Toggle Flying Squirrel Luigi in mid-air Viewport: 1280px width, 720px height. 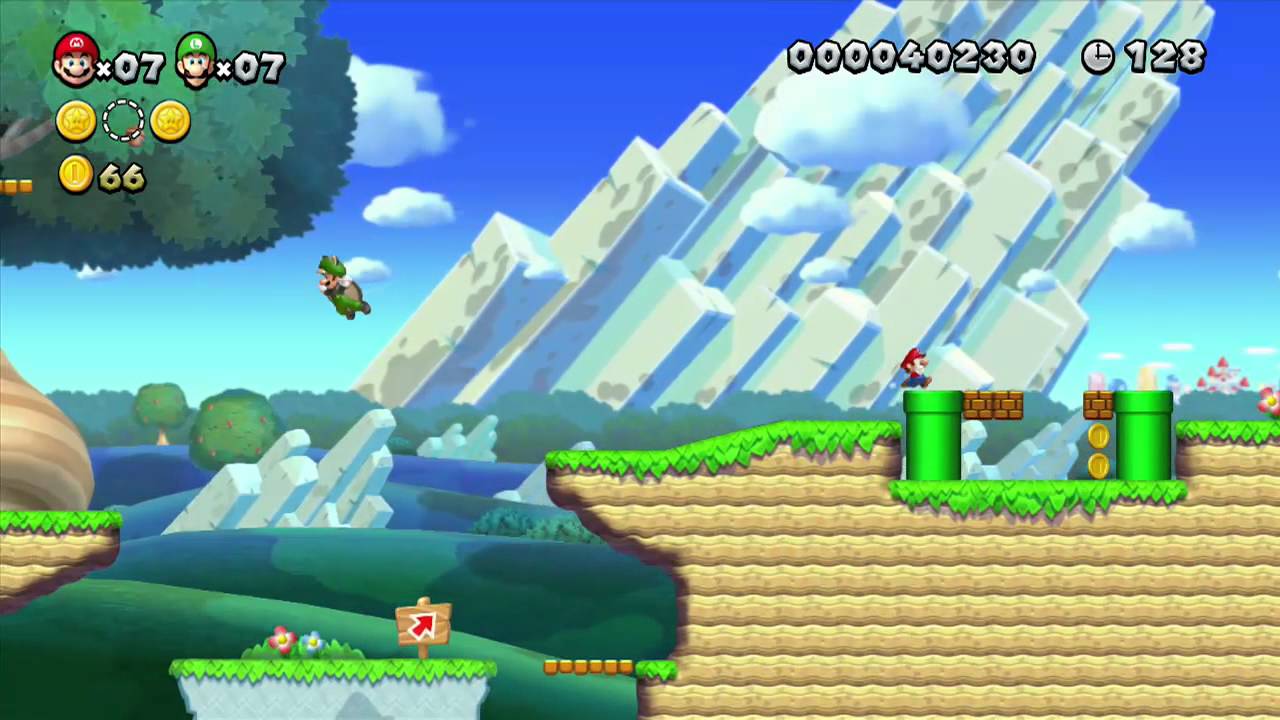[x=340, y=285]
